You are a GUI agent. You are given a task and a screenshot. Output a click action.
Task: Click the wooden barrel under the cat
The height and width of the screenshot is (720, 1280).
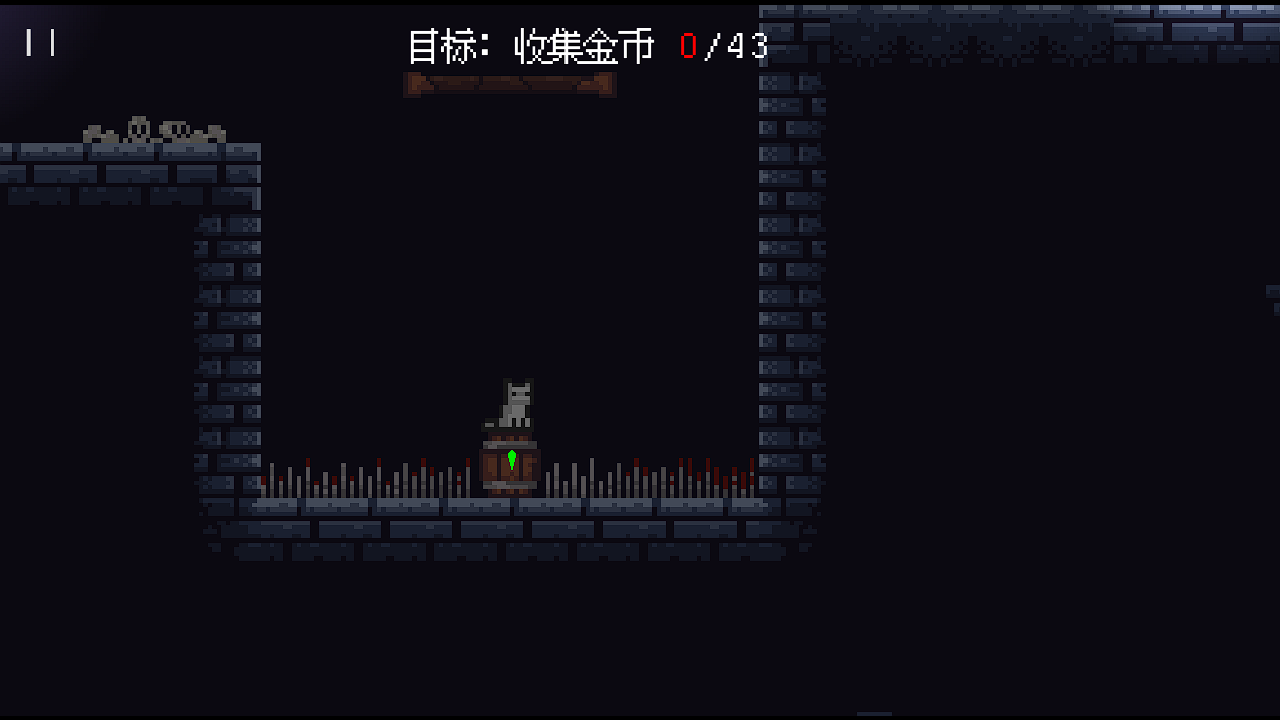[508, 468]
